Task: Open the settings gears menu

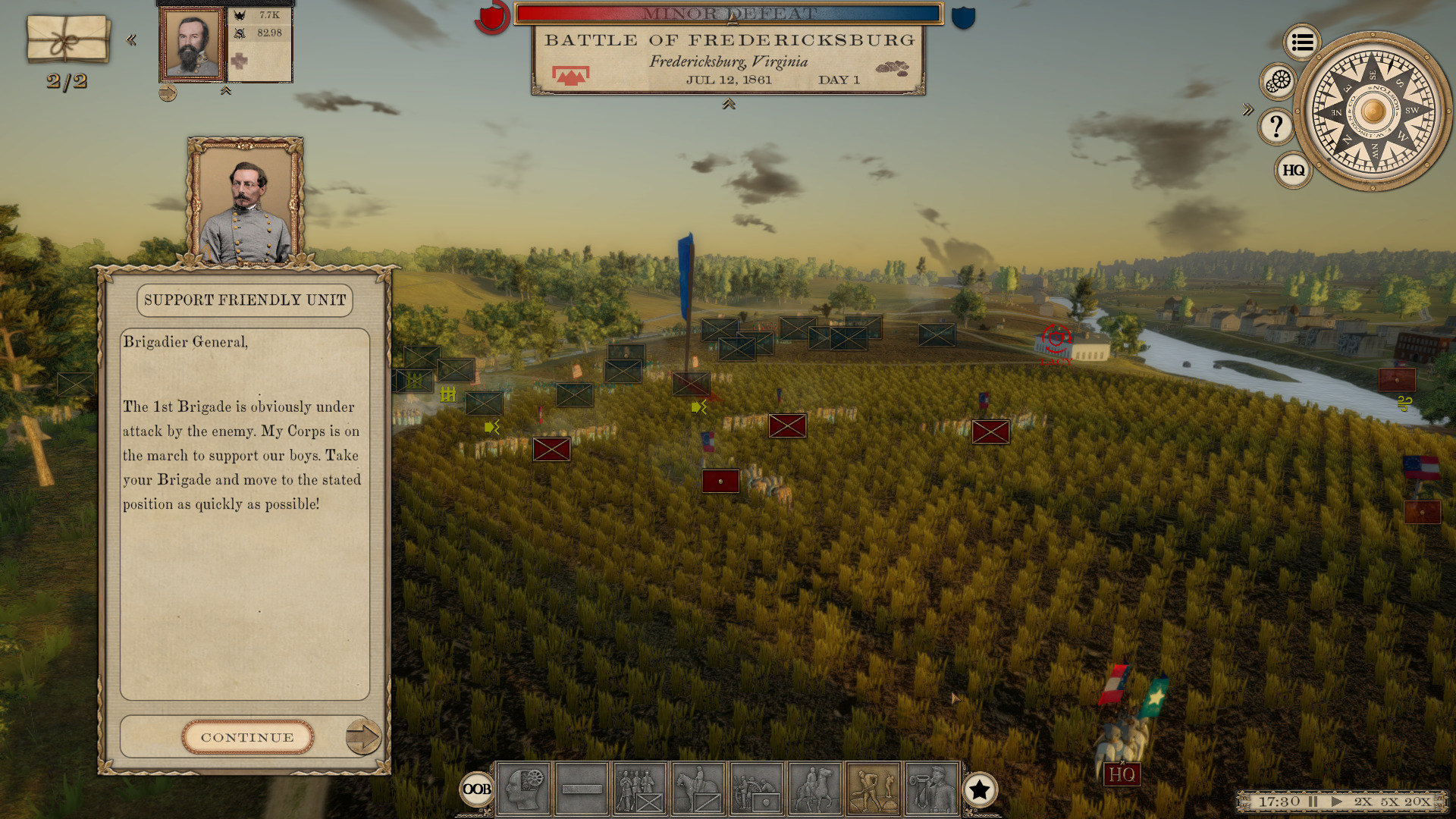Action: pyautogui.click(x=1277, y=82)
